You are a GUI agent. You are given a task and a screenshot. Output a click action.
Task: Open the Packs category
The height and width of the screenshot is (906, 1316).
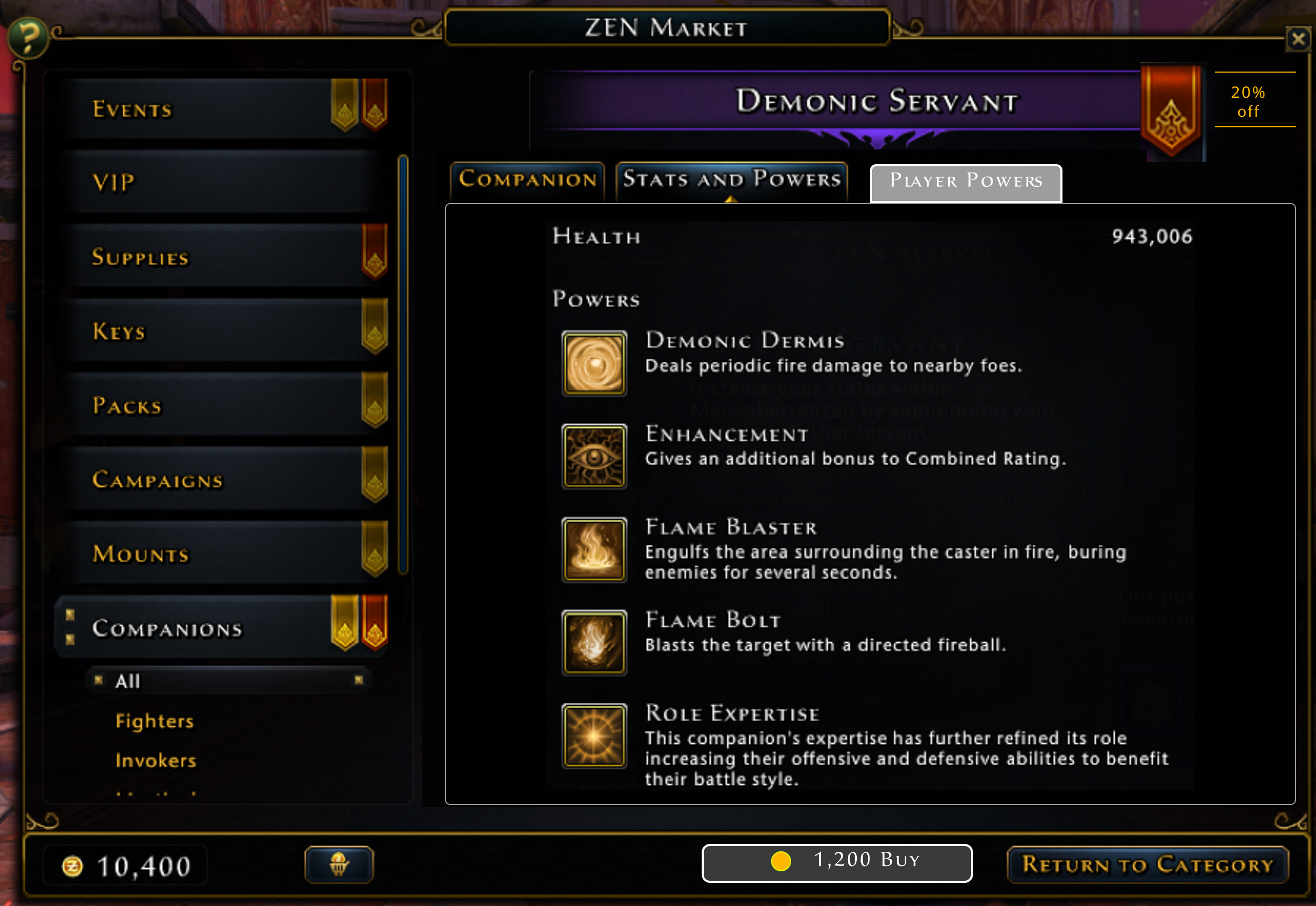tap(221, 405)
